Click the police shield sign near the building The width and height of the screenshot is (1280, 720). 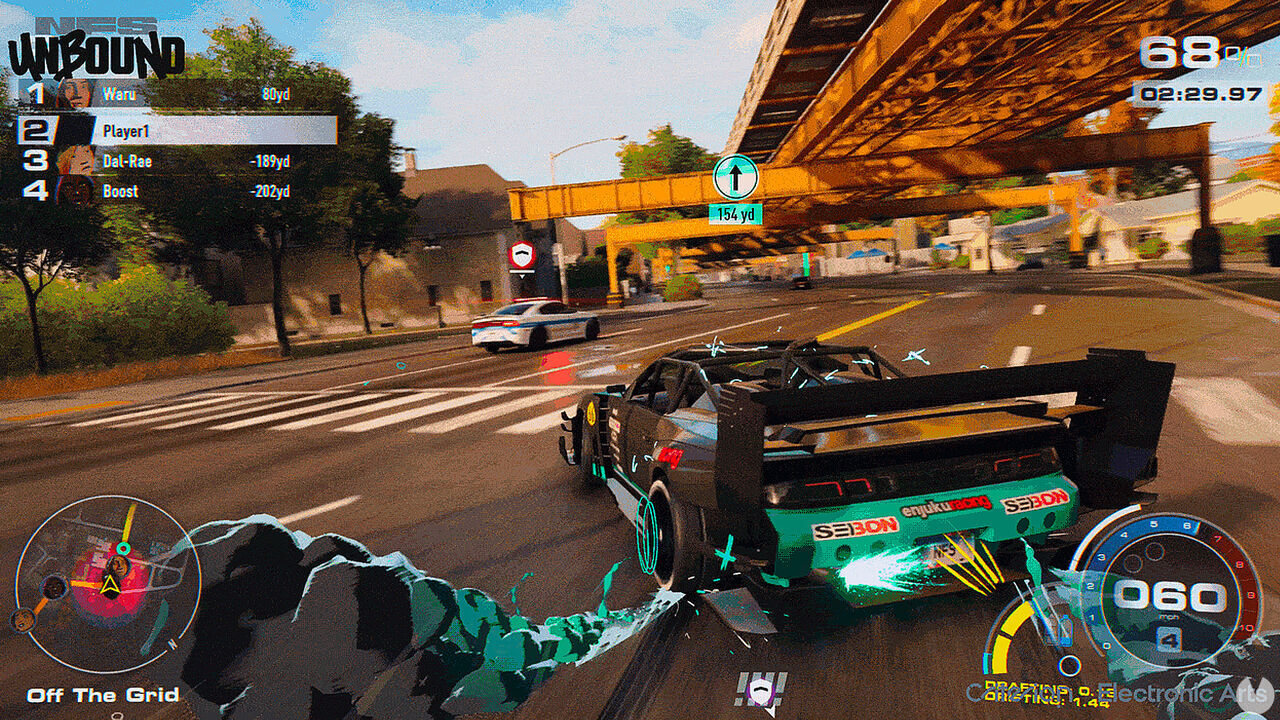tap(521, 253)
